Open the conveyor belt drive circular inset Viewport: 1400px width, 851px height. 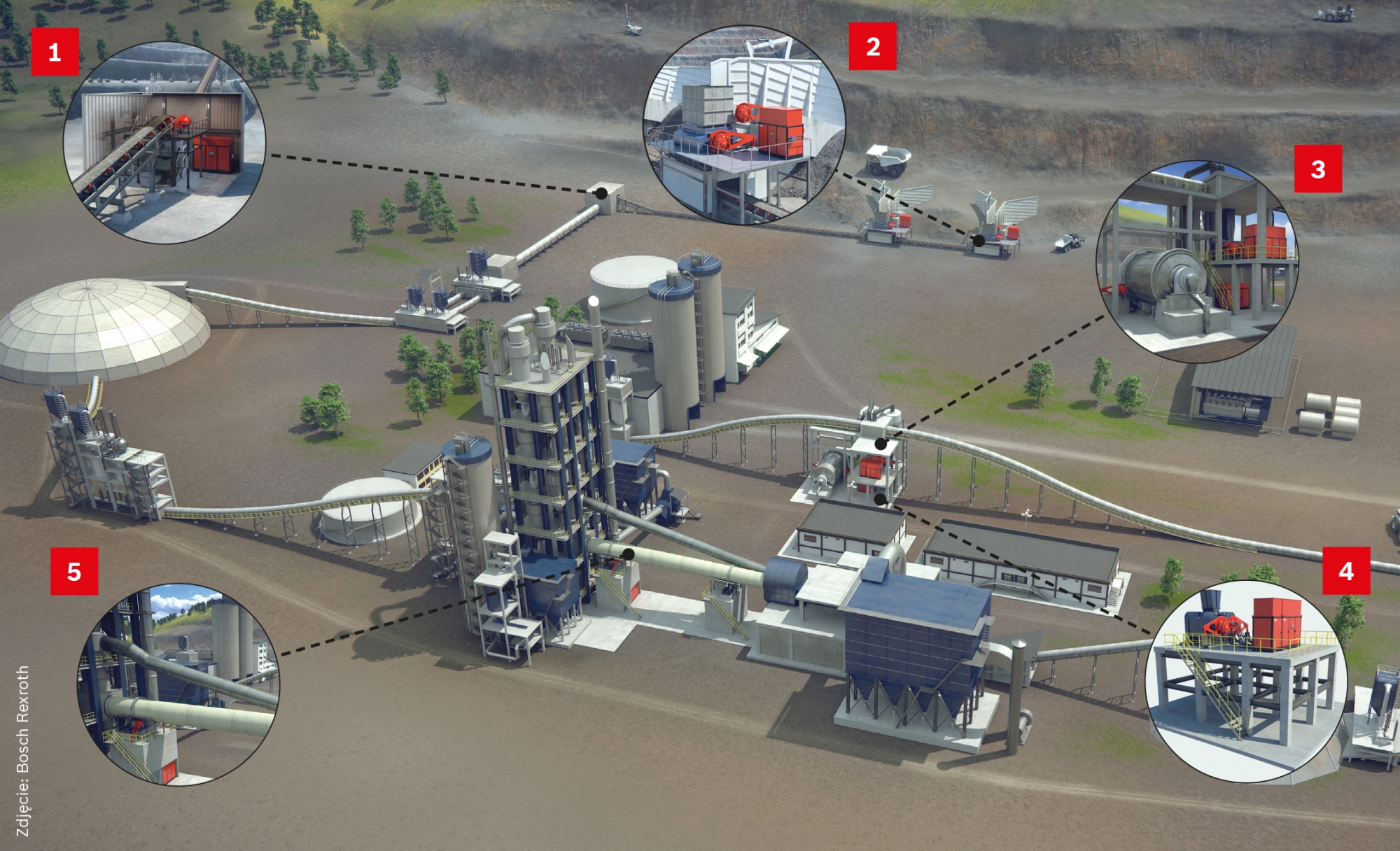[x=164, y=142]
